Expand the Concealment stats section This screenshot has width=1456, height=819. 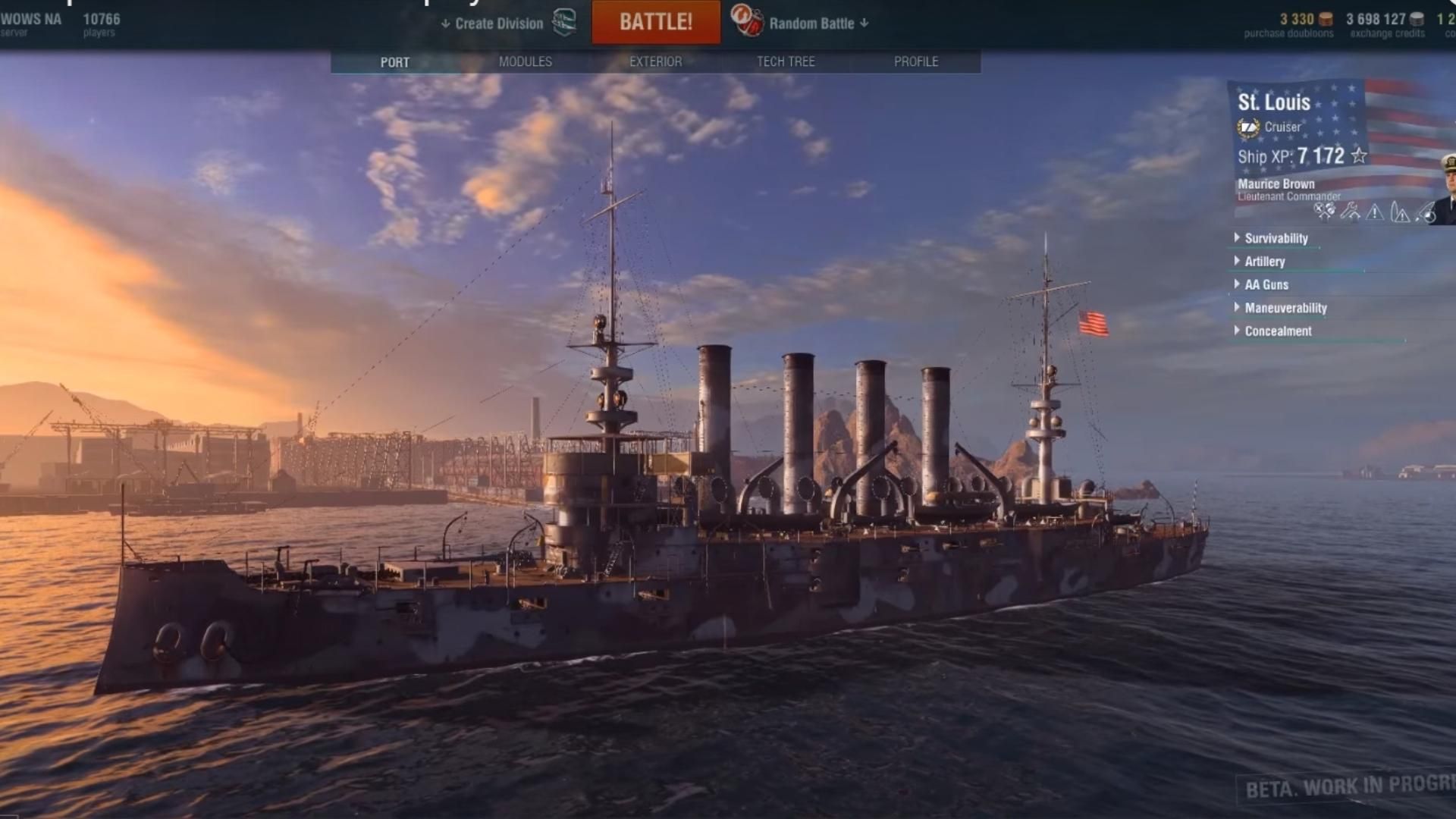click(1277, 331)
